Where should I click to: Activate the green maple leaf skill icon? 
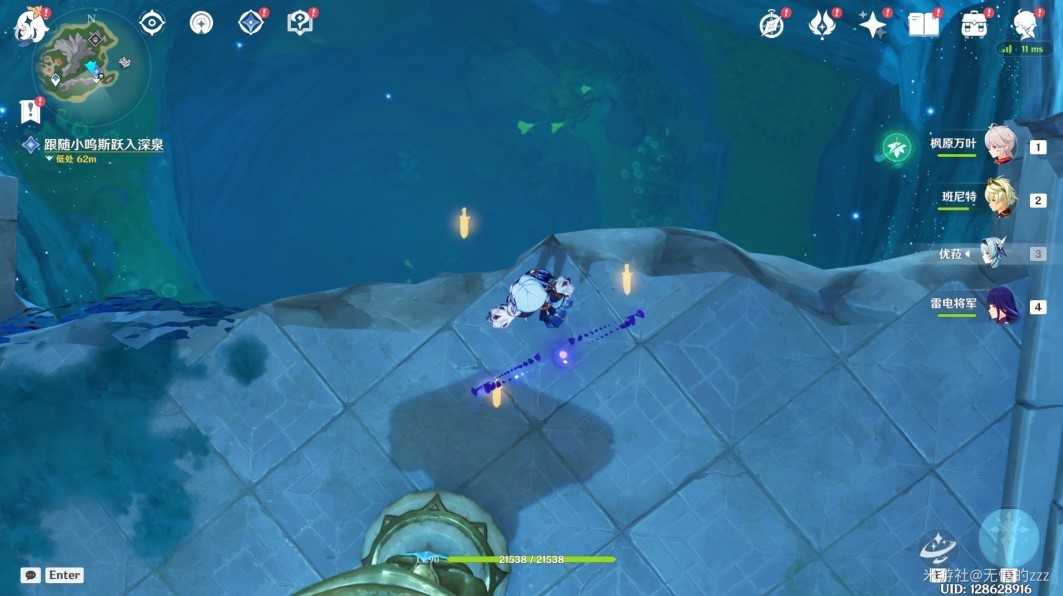896,148
